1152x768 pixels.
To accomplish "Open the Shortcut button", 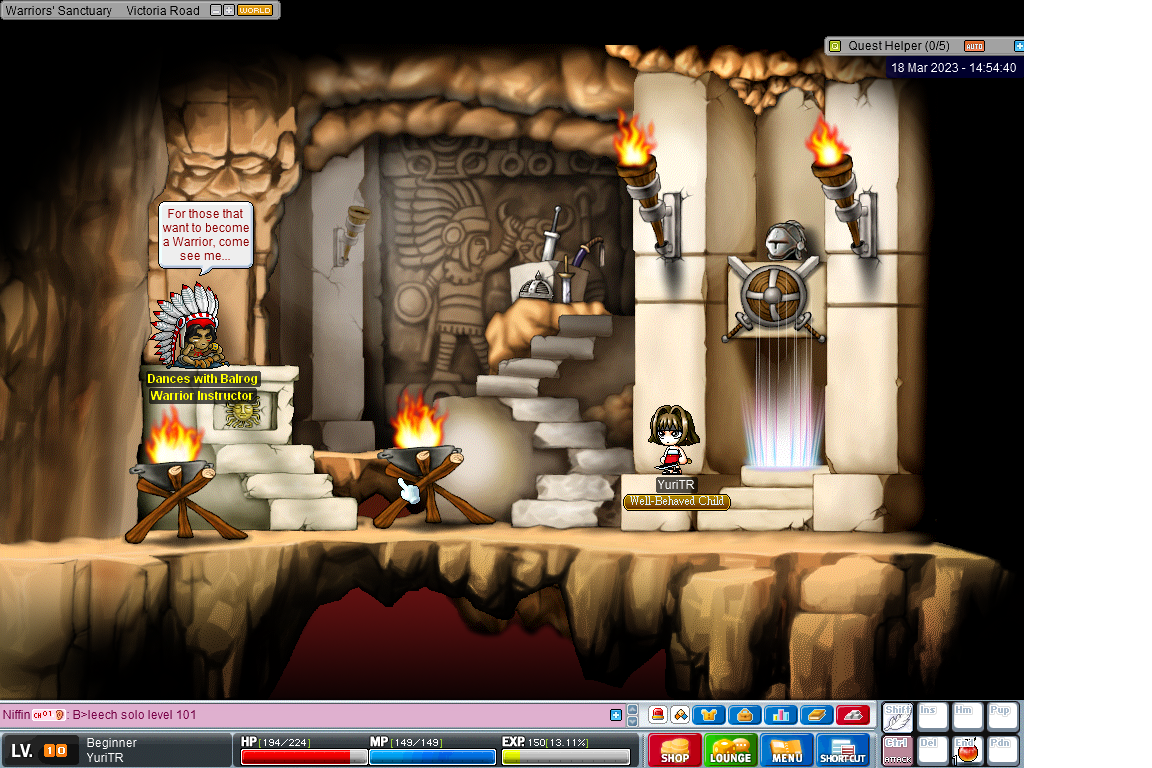I will pos(843,750).
